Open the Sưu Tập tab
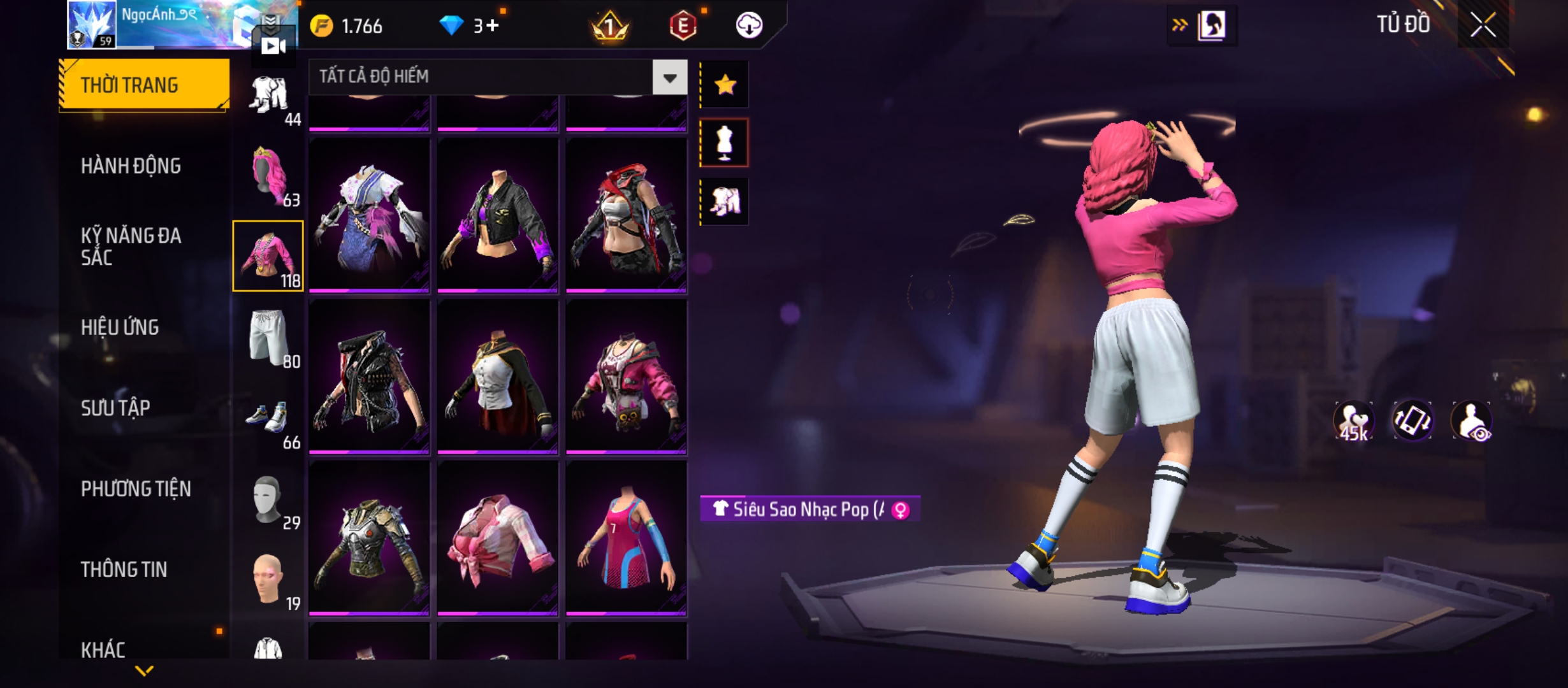Screen dimensions: 1568x688 click(x=115, y=408)
